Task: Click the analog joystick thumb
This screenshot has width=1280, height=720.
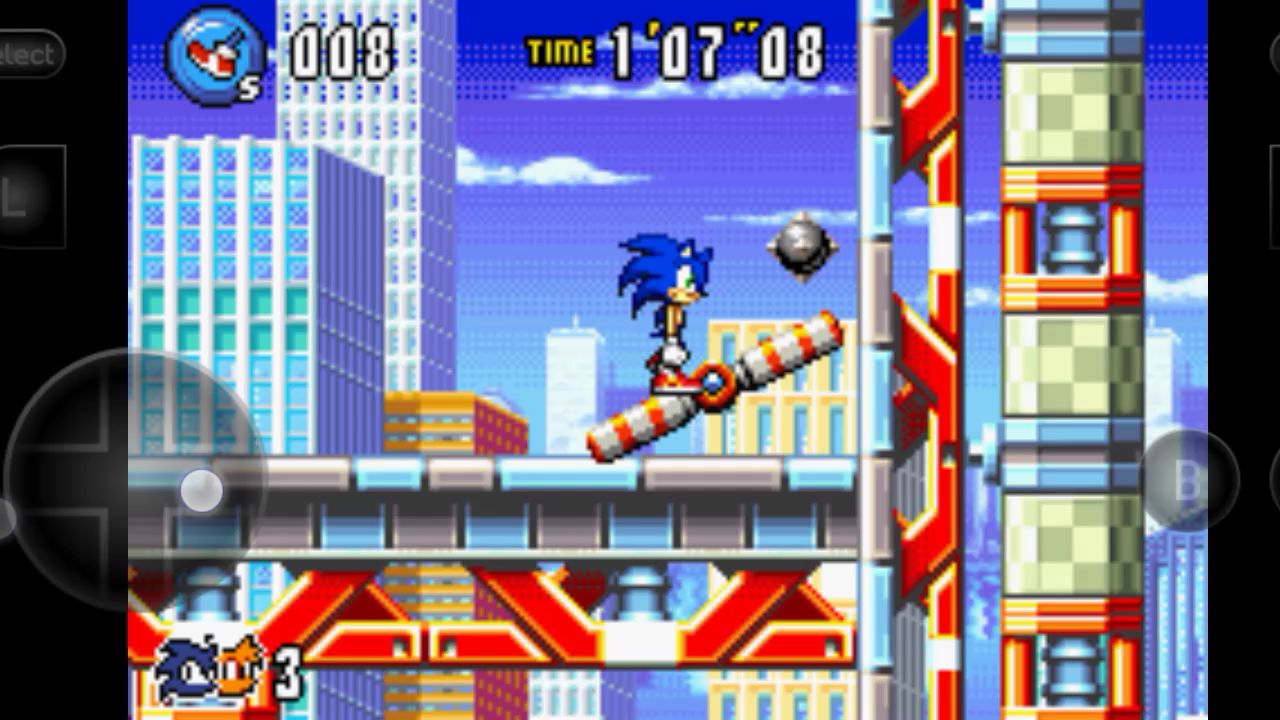Action: point(203,489)
